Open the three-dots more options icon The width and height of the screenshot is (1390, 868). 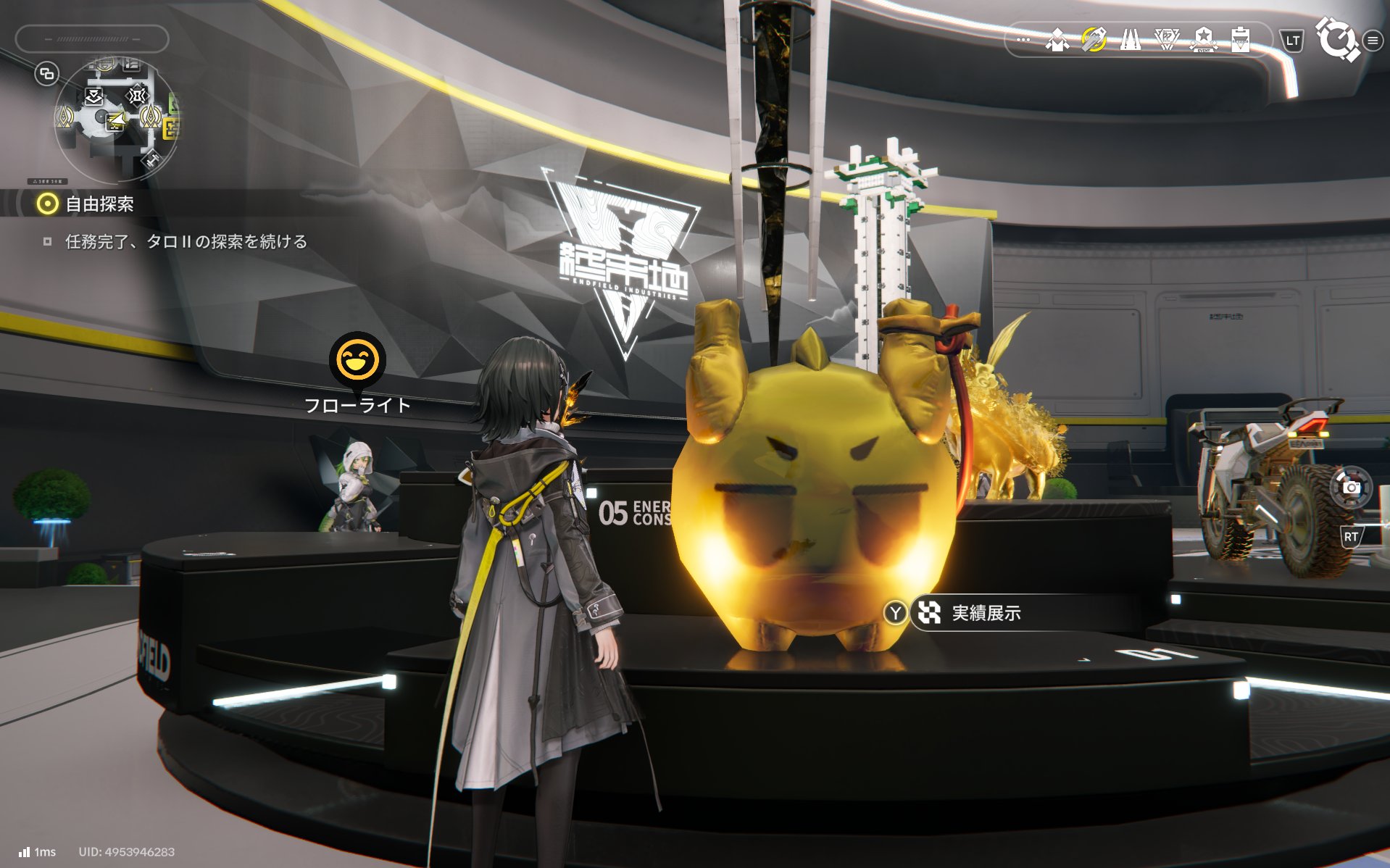tap(1023, 40)
